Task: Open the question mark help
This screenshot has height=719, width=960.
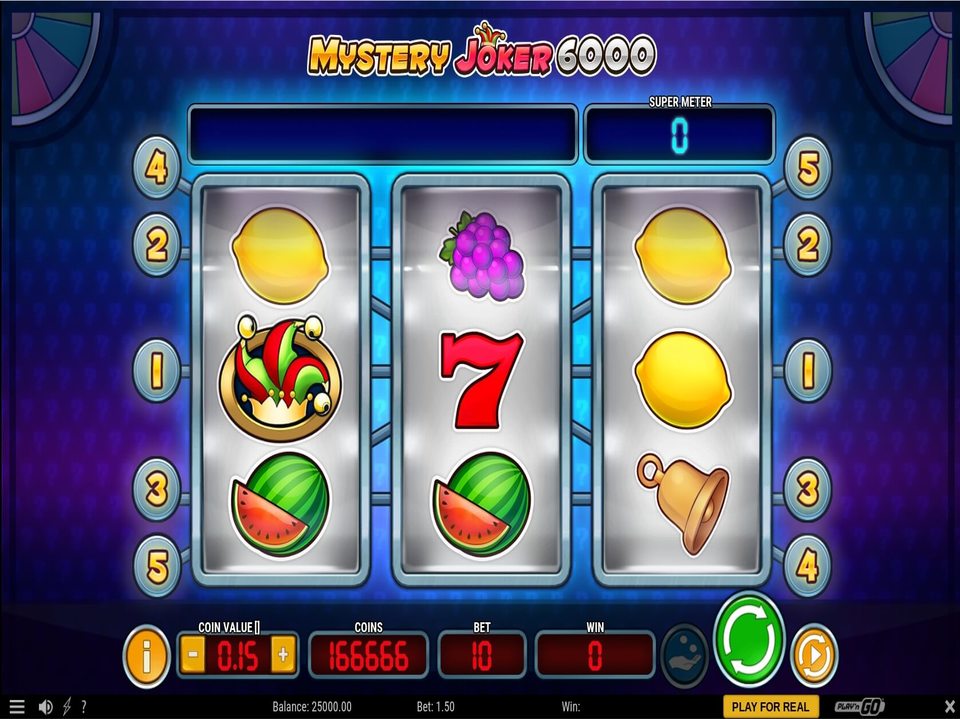Action: point(83,706)
